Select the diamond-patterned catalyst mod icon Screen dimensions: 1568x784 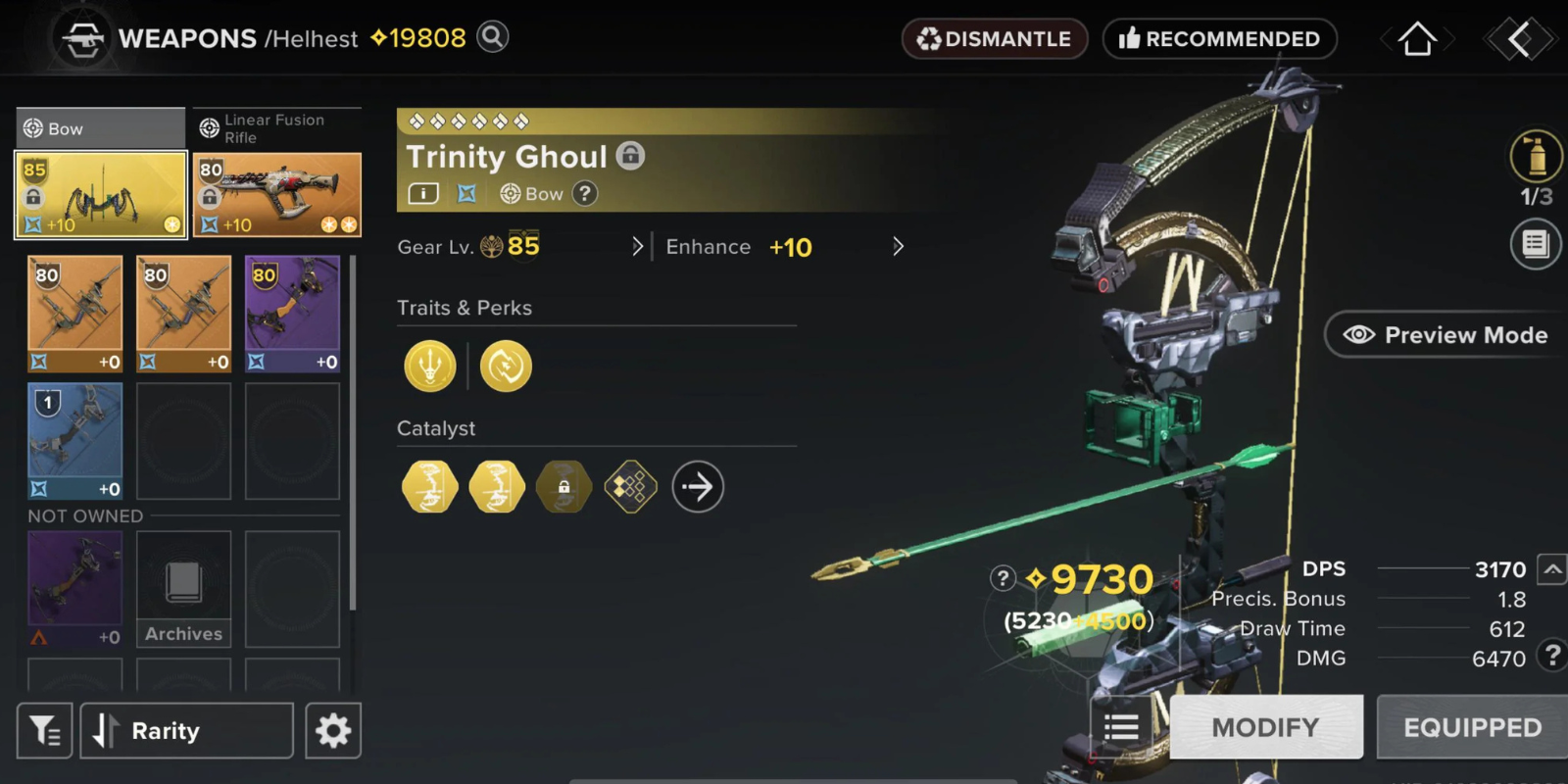tap(631, 486)
